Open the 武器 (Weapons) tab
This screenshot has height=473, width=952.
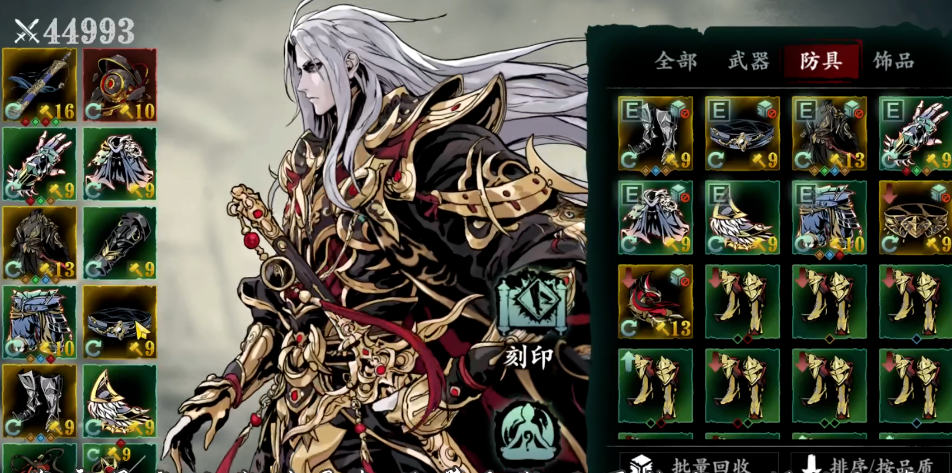[x=748, y=61]
